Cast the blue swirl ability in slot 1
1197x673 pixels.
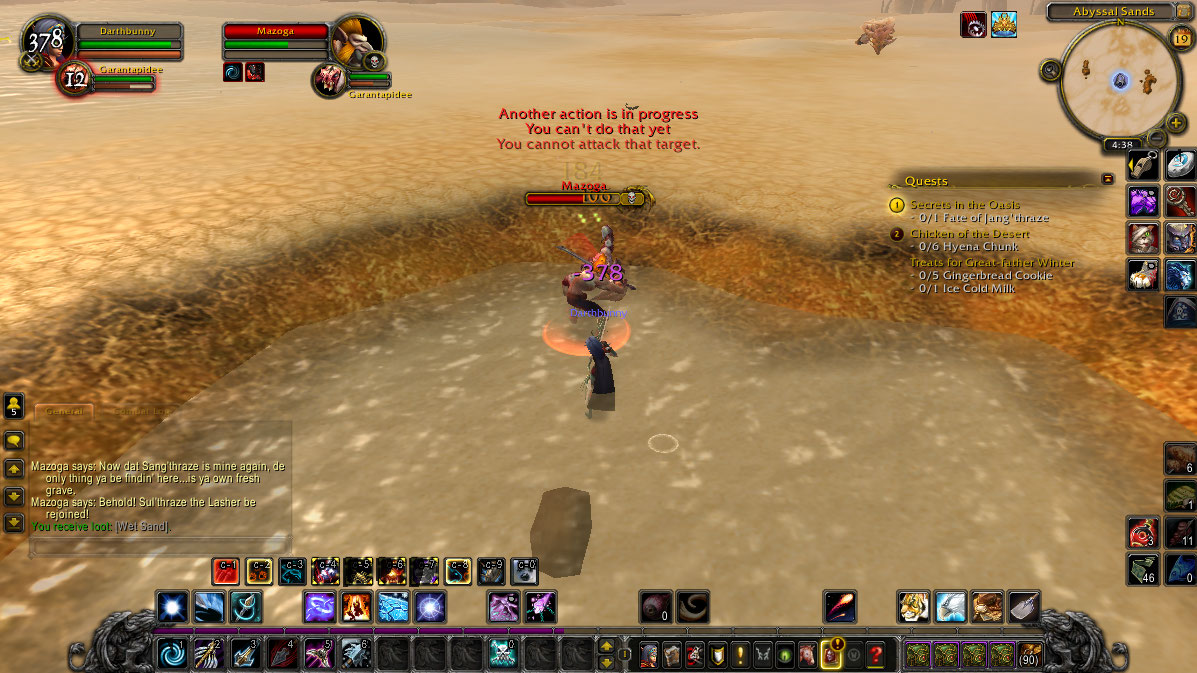[x=171, y=654]
